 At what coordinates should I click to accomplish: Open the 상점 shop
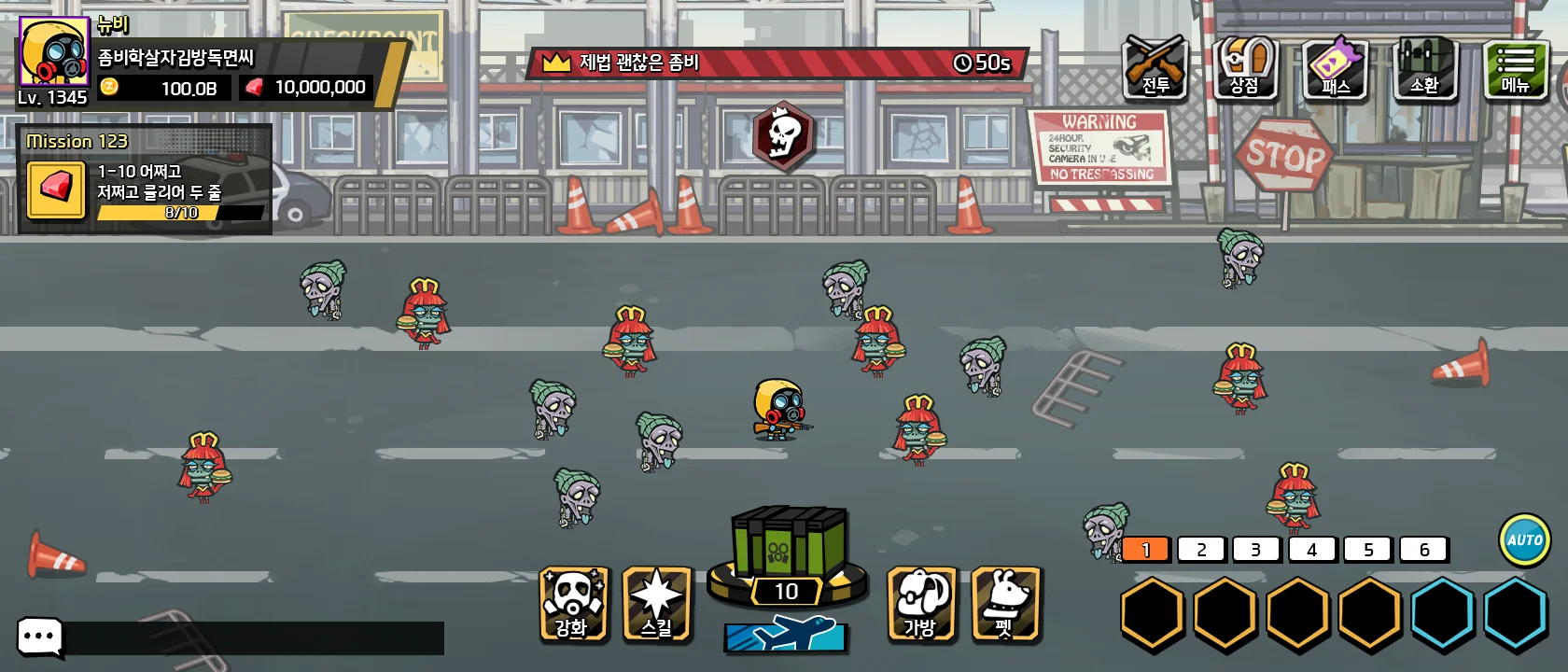tap(1244, 67)
